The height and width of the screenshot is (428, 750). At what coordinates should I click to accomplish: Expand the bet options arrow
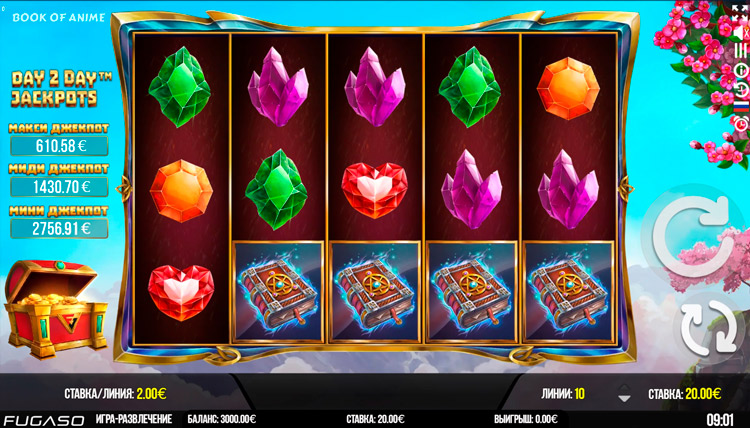(x=624, y=394)
